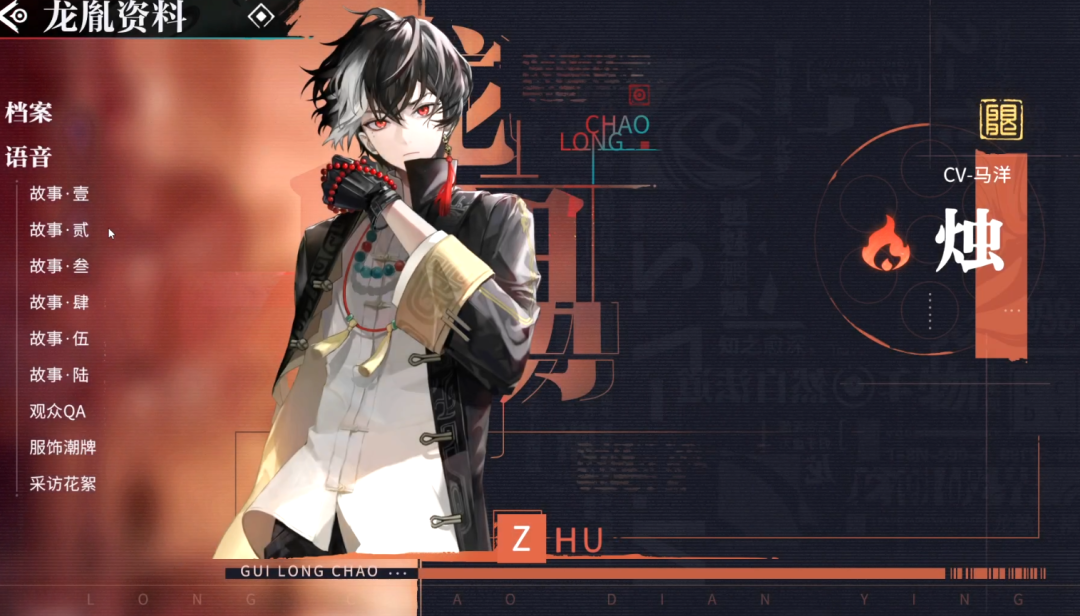Play voice entry 故事·伍
This screenshot has height=616, width=1080.
59,339
